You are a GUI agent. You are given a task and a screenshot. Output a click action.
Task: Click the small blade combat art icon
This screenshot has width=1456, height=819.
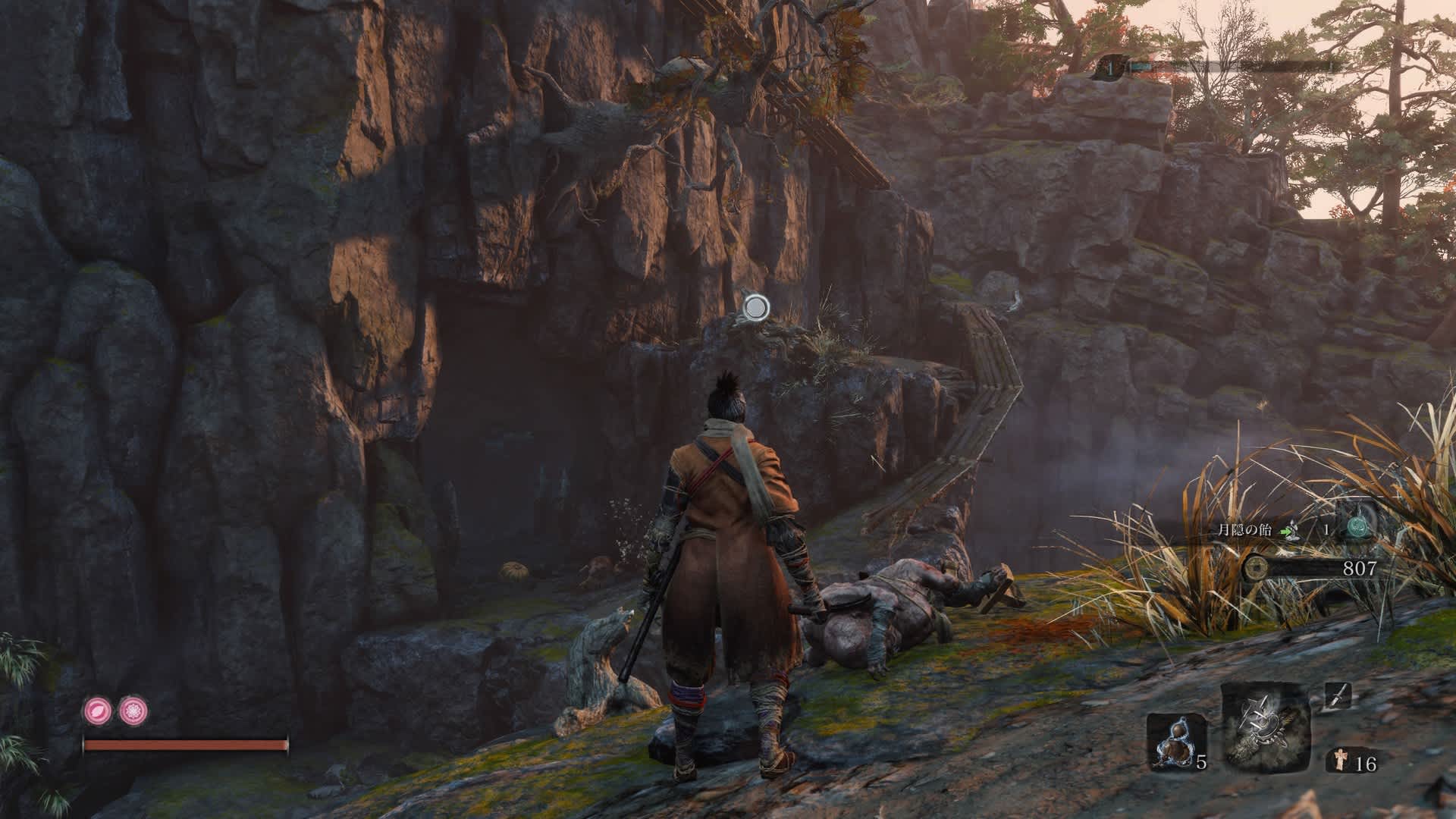pyautogui.click(x=1338, y=695)
